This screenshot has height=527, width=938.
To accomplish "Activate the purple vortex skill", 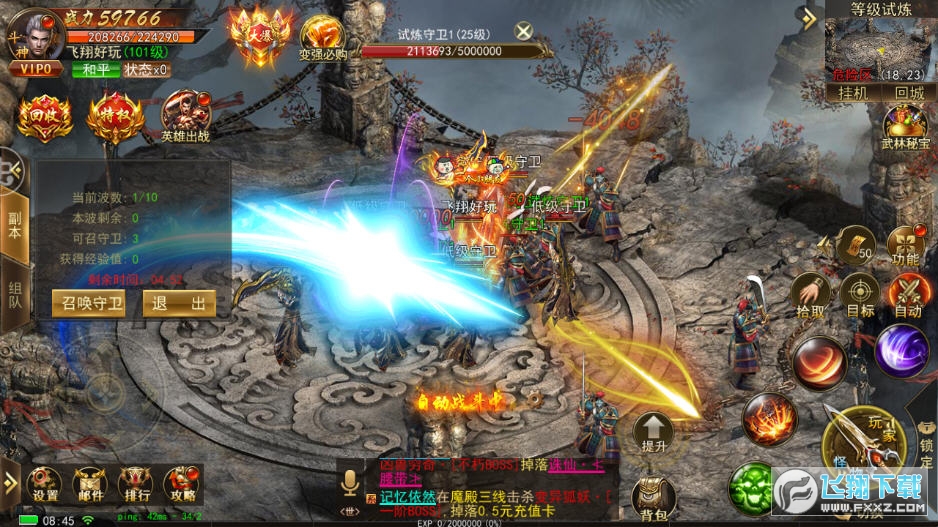I will pos(901,351).
